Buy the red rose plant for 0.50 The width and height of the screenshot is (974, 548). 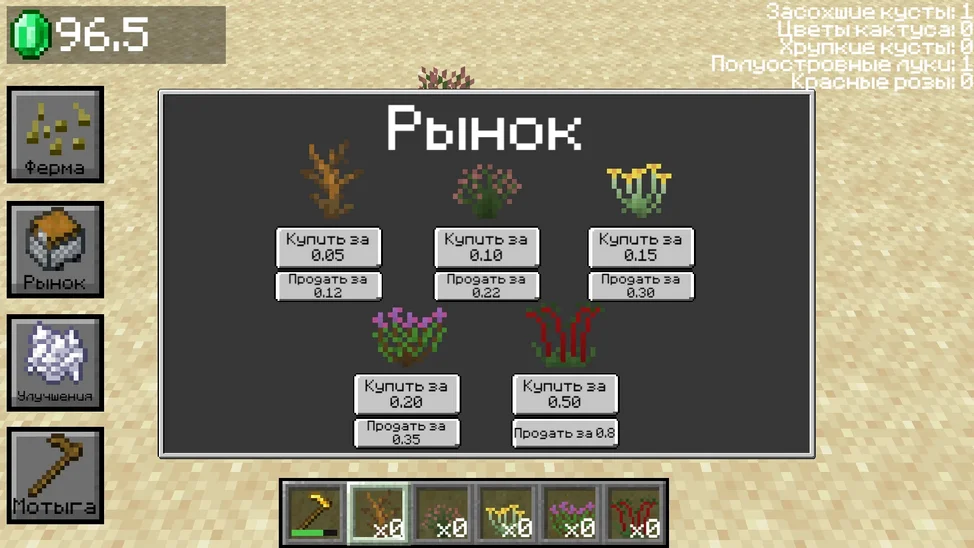click(x=564, y=394)
